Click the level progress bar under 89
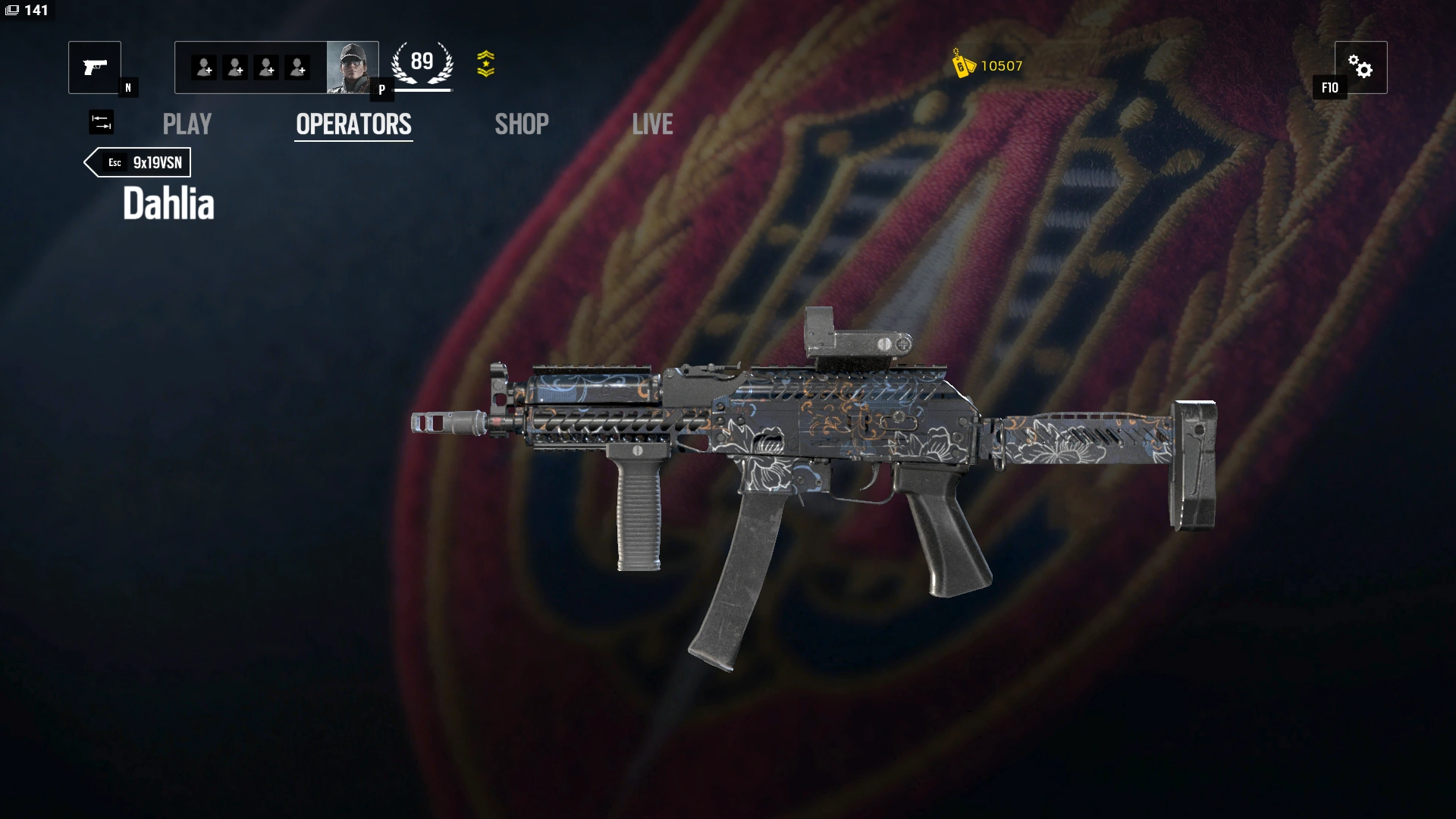 click(422, 89)
